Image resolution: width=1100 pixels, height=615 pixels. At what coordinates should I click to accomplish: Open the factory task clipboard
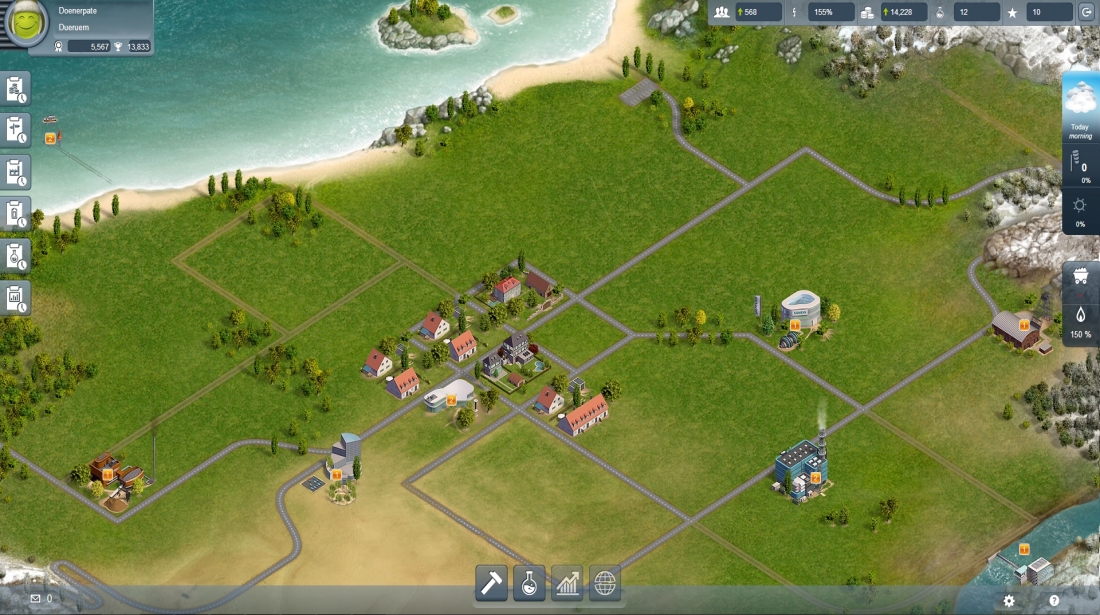tap(16, 172)
